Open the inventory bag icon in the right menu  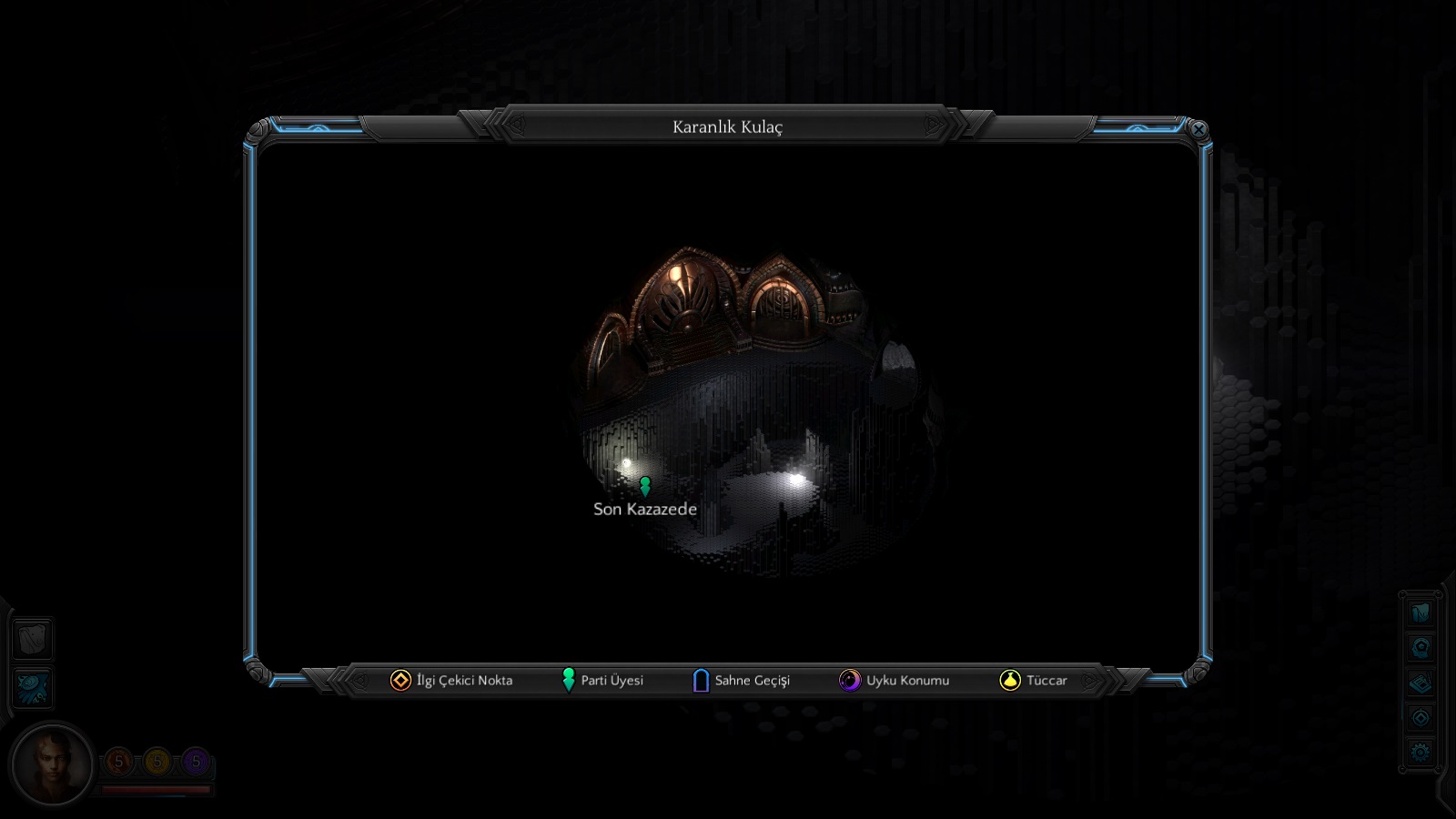1421,612
